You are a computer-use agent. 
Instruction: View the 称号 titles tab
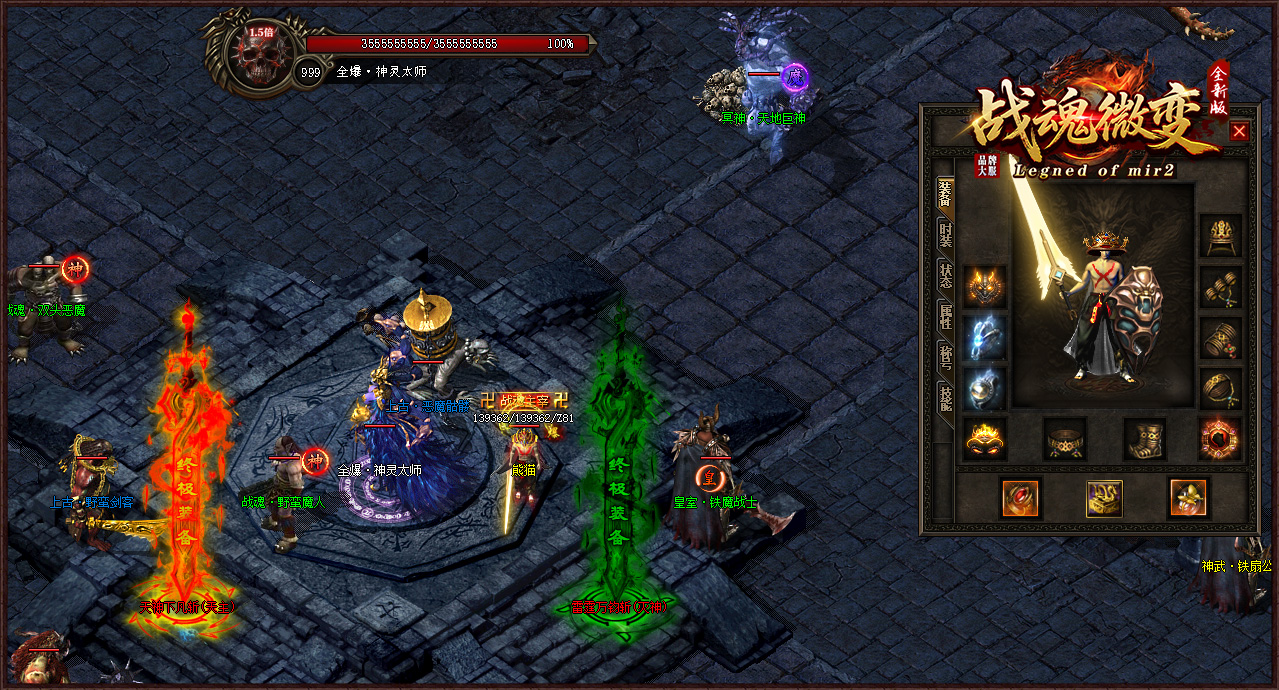tap(945, 357)
